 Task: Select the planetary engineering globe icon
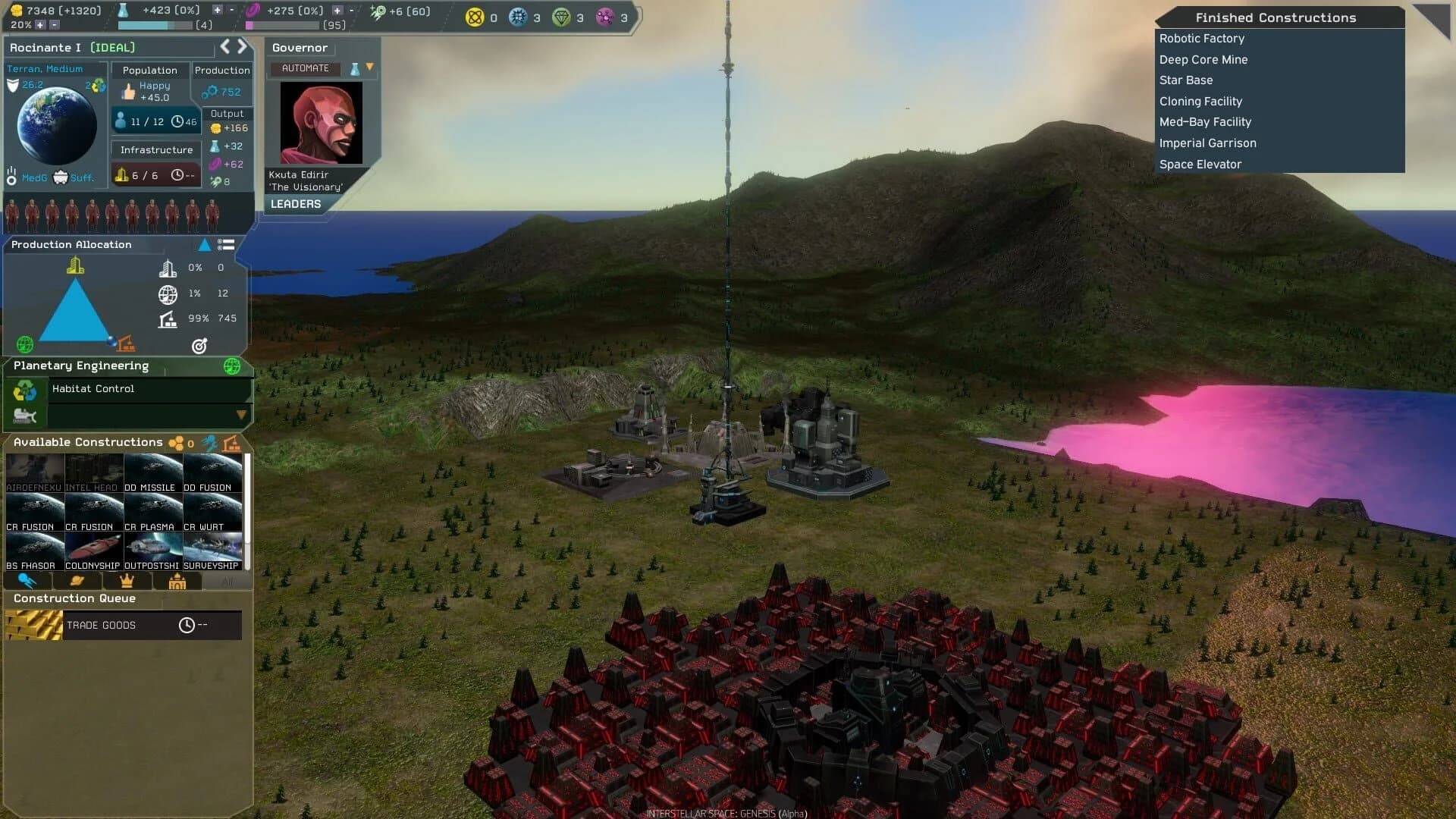pyautogui.click(x=231, y=366)
